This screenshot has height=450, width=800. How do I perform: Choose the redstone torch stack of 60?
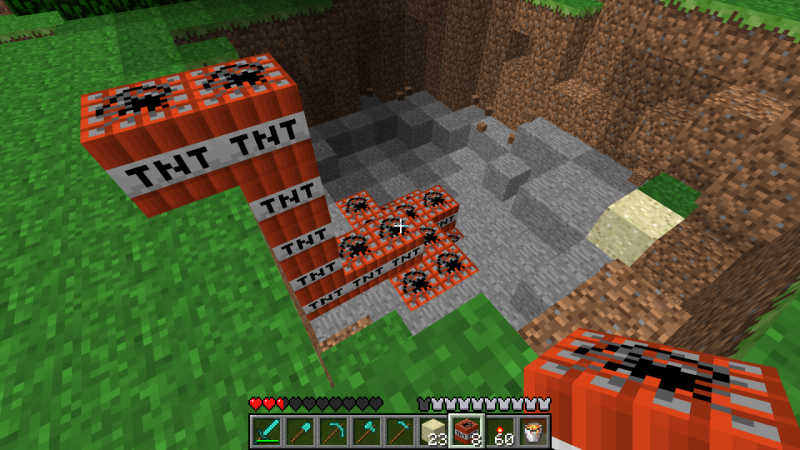coord(499,430)
